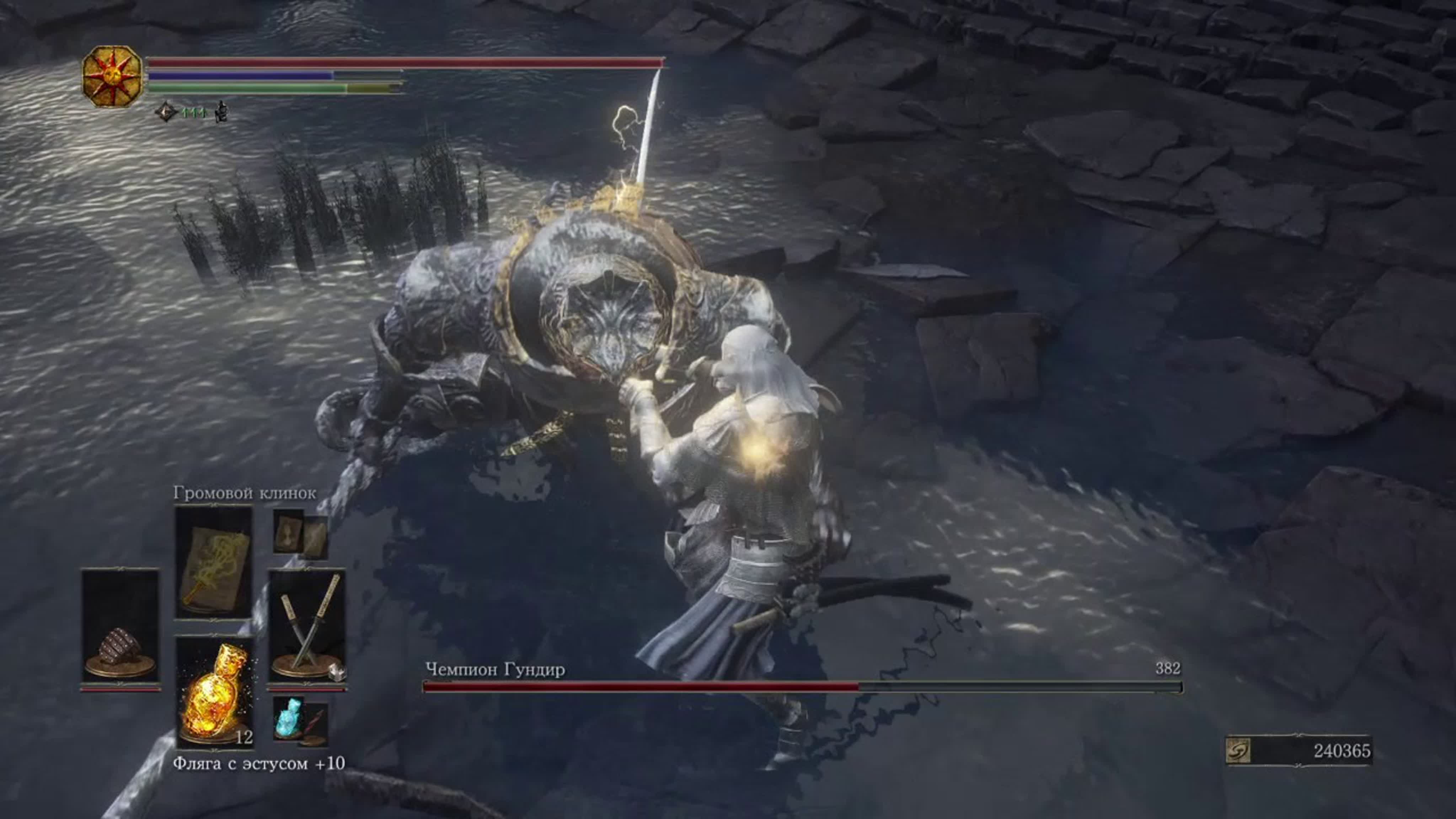Click the diamond-shaped status indicator icon
The width and height of the screenshot is (1456, 819).
tap(166, 111)
